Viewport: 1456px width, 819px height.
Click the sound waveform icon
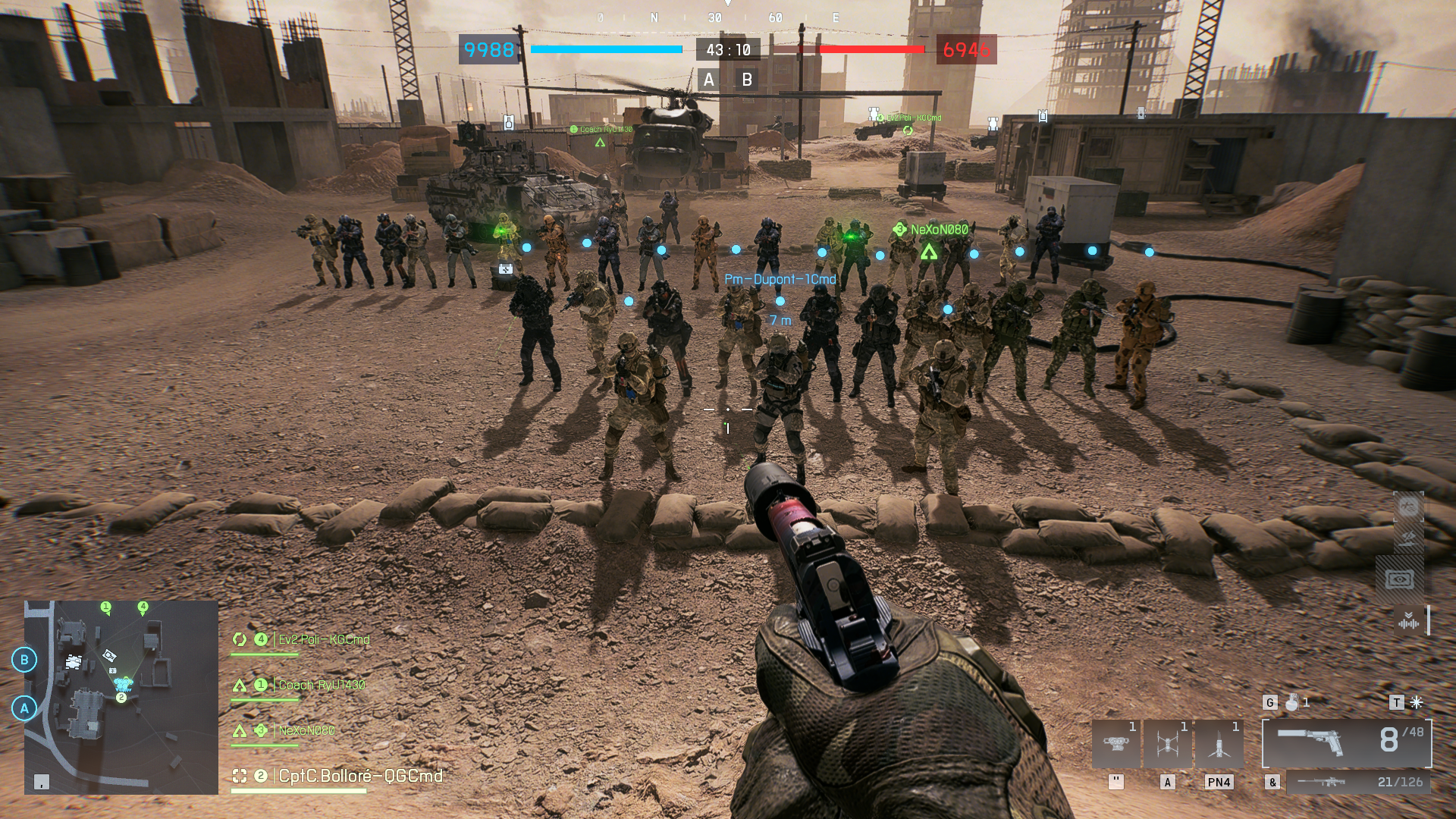click(x=1408, y=622)
